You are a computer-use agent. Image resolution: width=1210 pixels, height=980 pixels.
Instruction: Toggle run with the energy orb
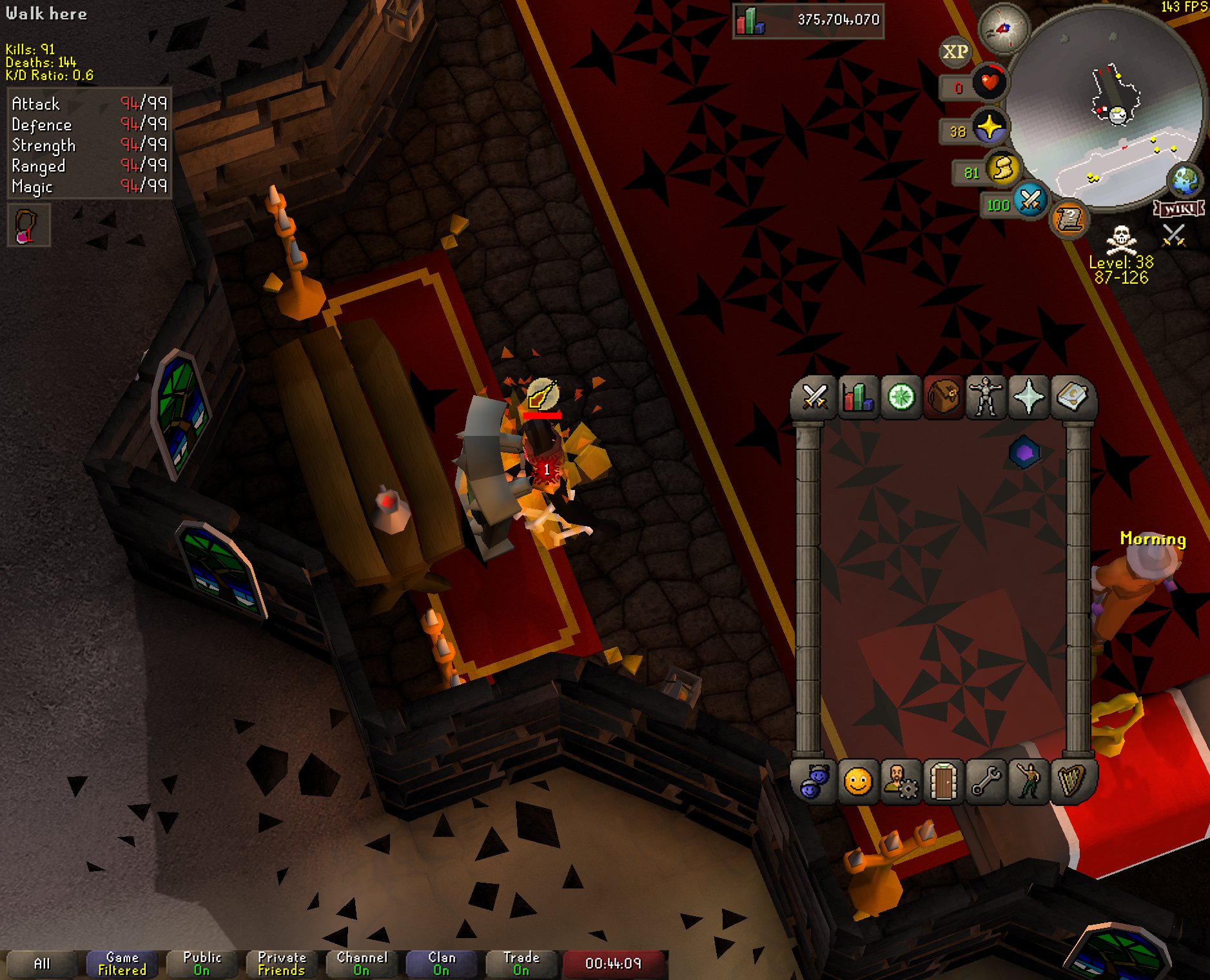[x=1003, y=169]
